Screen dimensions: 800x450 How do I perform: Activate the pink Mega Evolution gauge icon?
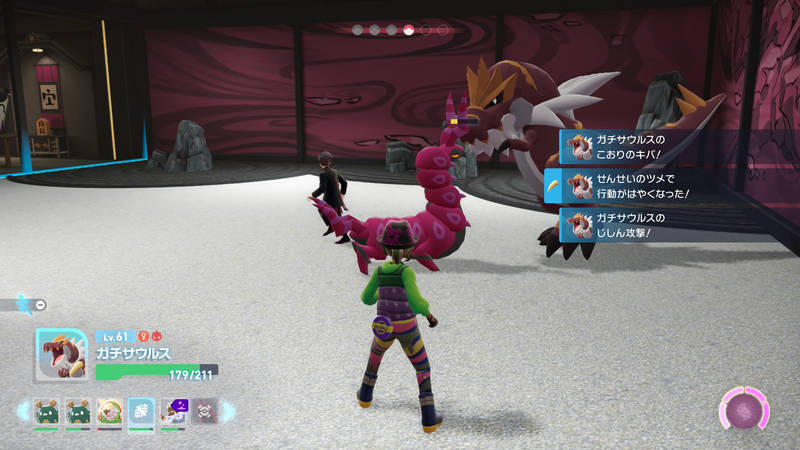(x=744, y=411)
